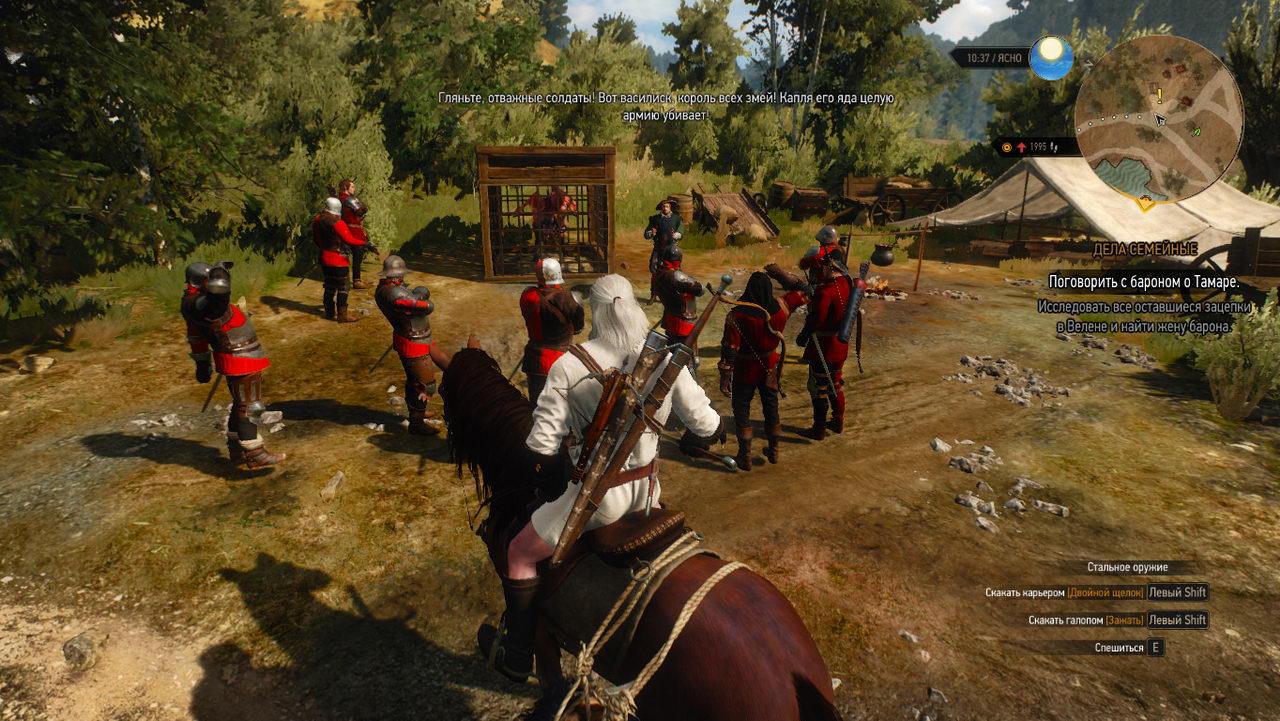Image resolution: width=1280 pixels, height=721 pixels.
Task: Select the white player arrow on the minimap
Action: pos(1159,119)
